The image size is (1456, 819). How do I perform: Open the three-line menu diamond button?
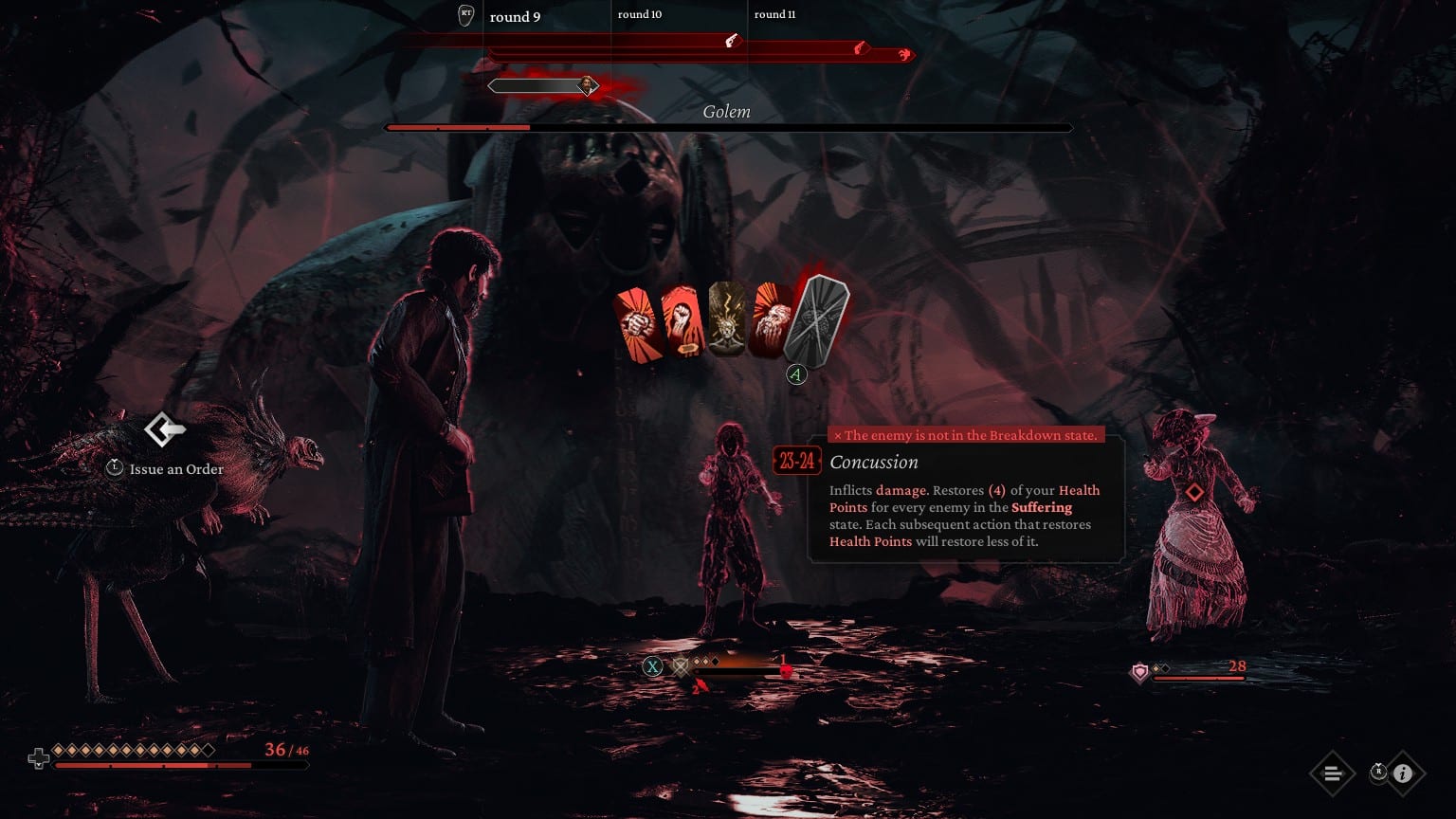coord(1332,773)
